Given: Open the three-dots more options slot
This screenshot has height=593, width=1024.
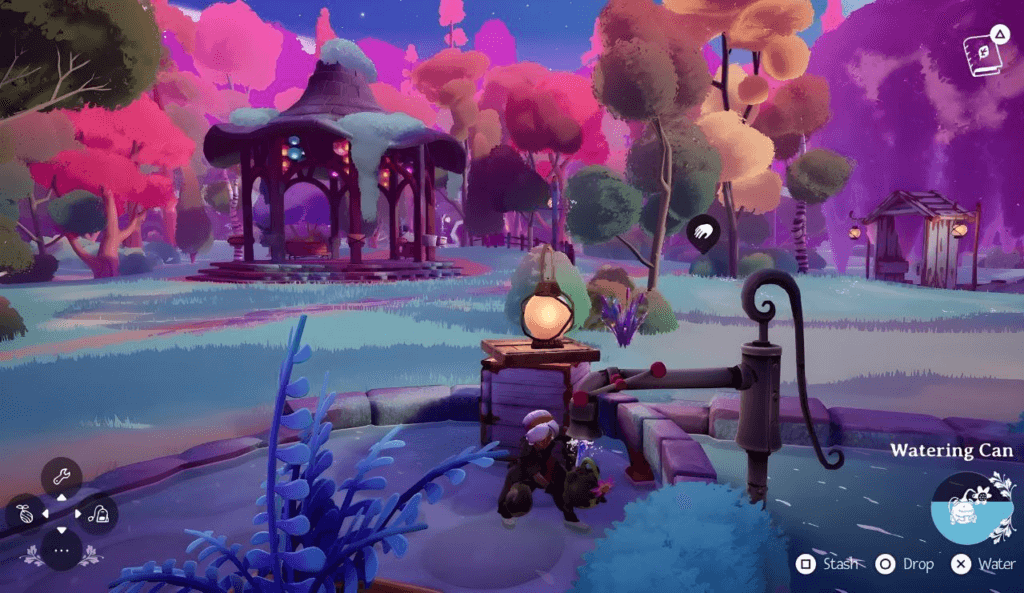Looking at the screenshot, I should 61,550.
